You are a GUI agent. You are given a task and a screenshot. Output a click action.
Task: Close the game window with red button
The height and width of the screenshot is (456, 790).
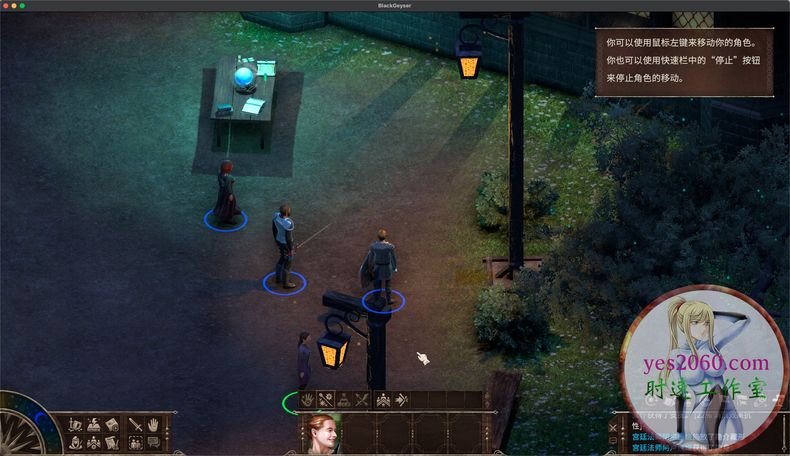coord(7,6)
